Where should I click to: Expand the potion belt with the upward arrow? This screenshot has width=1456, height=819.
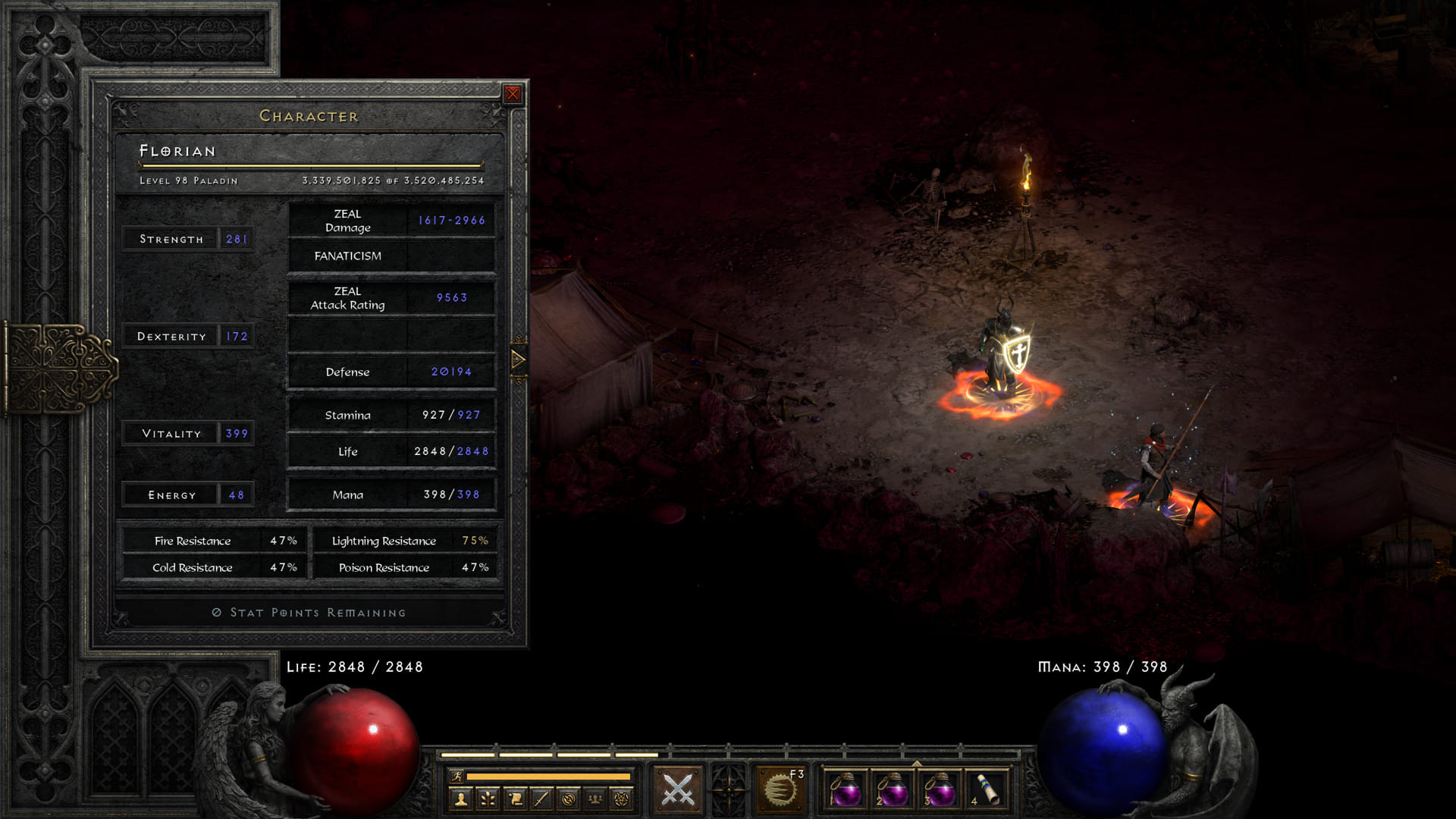[x=917, y=761]
